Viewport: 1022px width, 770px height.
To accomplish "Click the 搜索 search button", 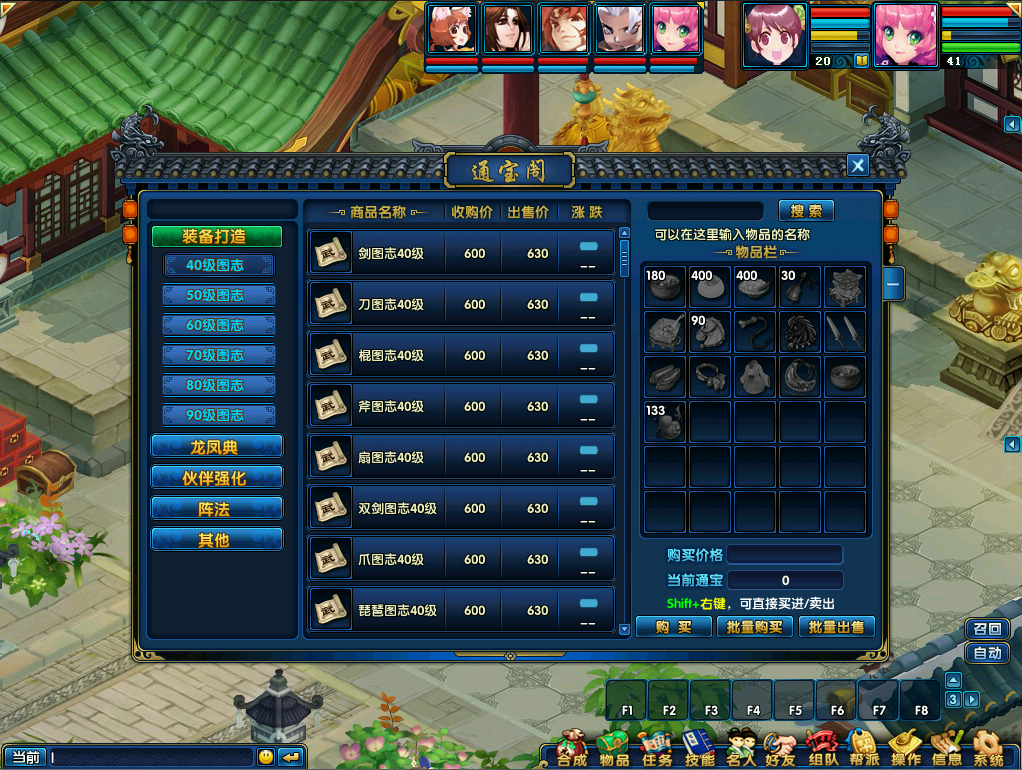I will (806, 211).
